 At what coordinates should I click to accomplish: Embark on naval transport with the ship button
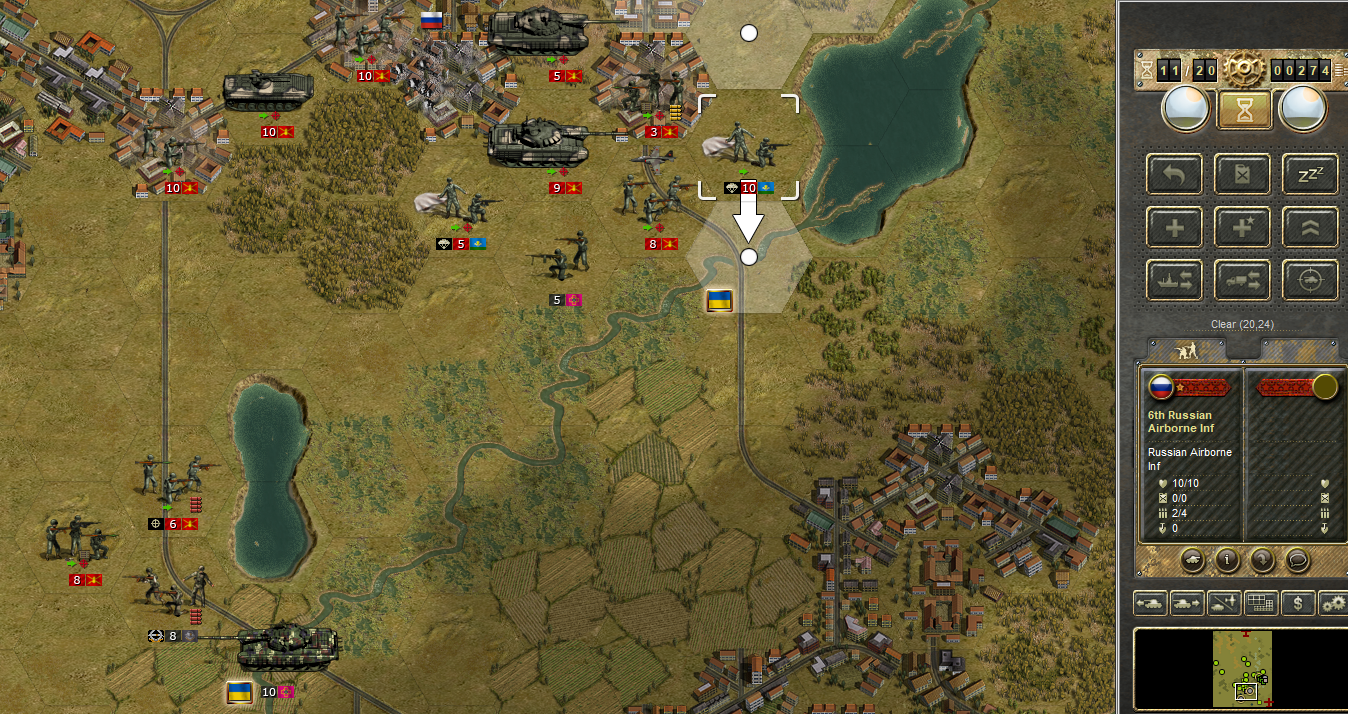pyautogui.click(x=1175, y=280)
